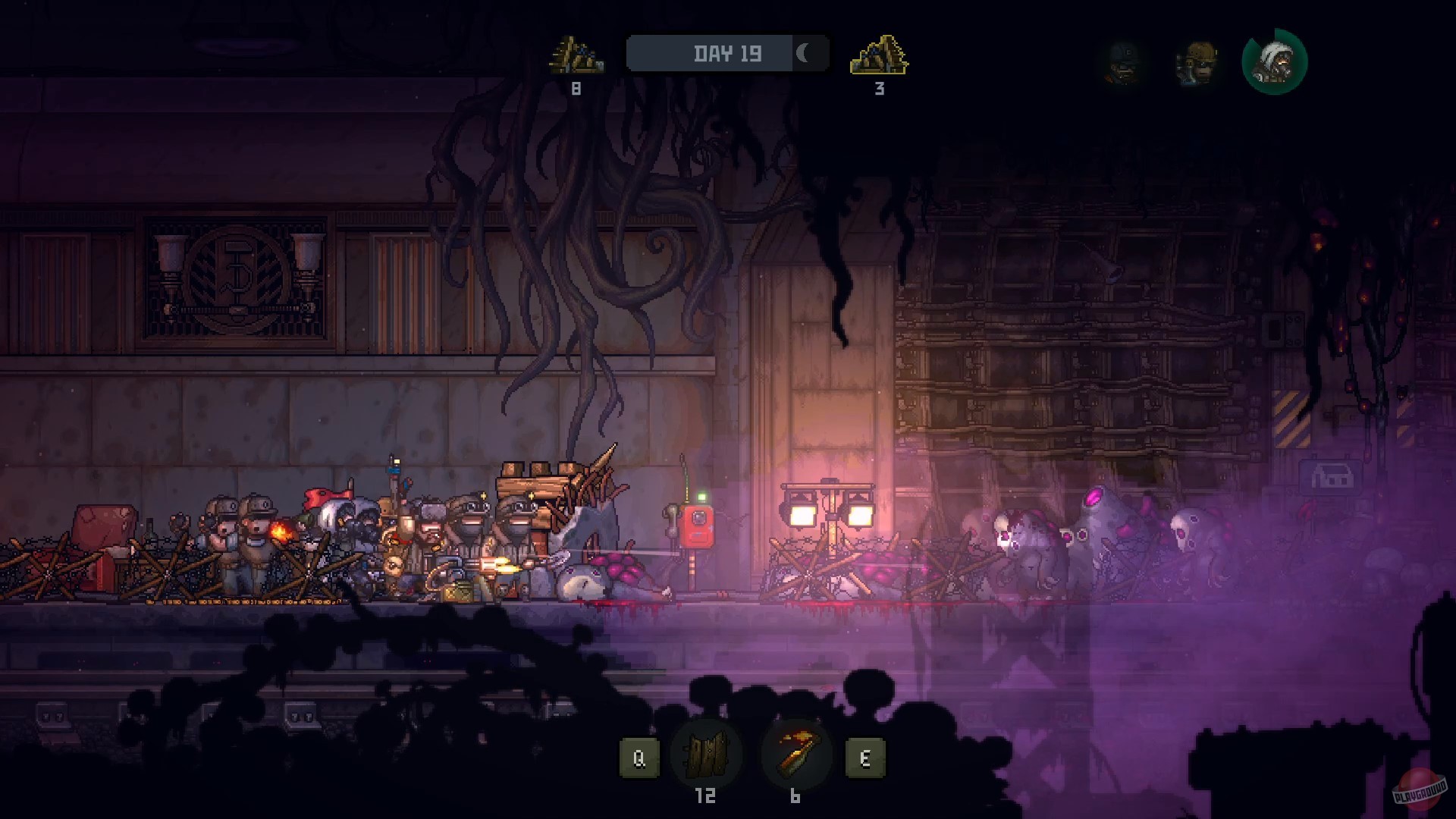1456x819 pixels.
Task: Toggle night mode via the crescent moon indicator
Action: point(804,53)
